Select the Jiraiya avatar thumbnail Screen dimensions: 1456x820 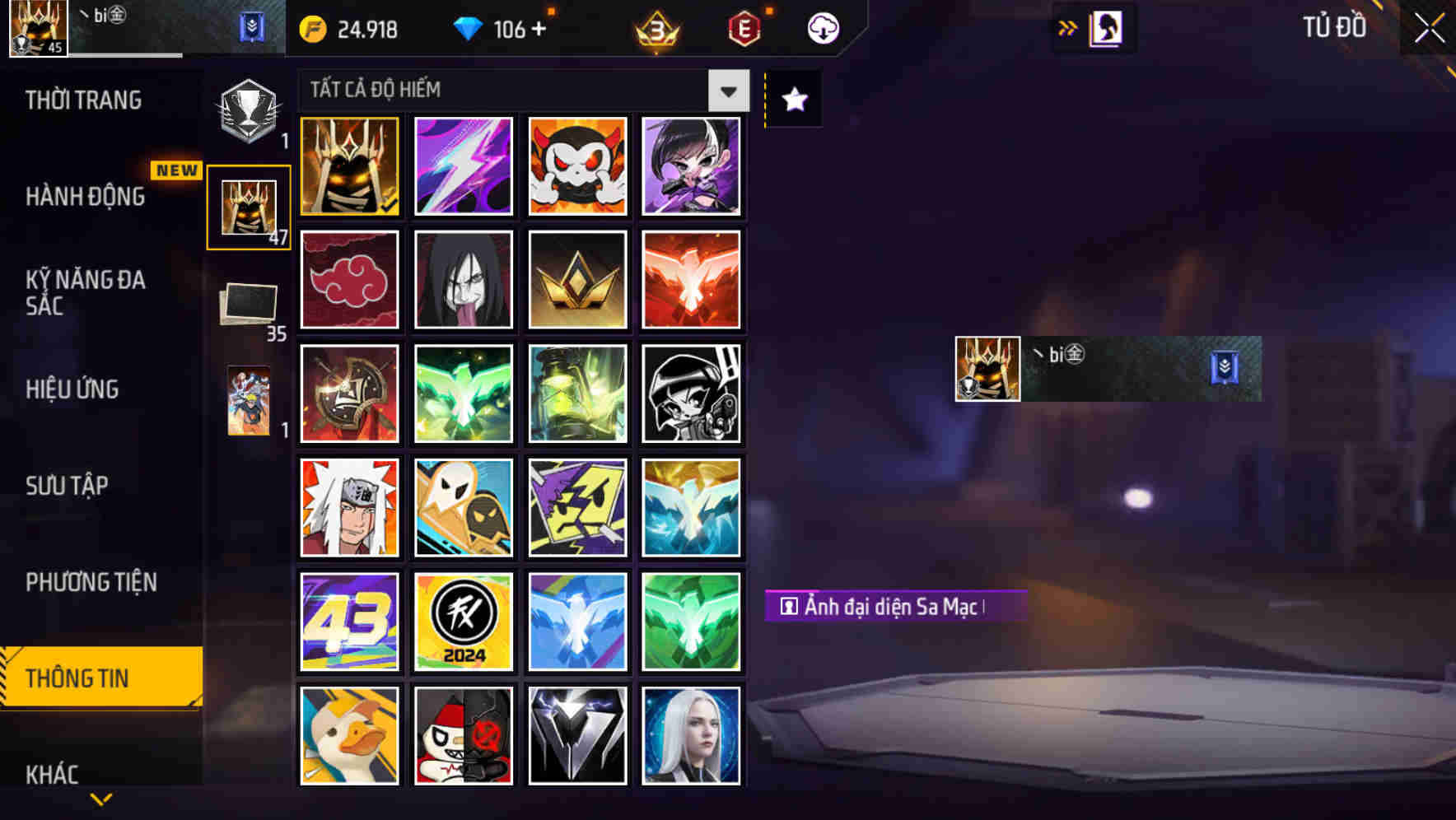tap(349, 507)
